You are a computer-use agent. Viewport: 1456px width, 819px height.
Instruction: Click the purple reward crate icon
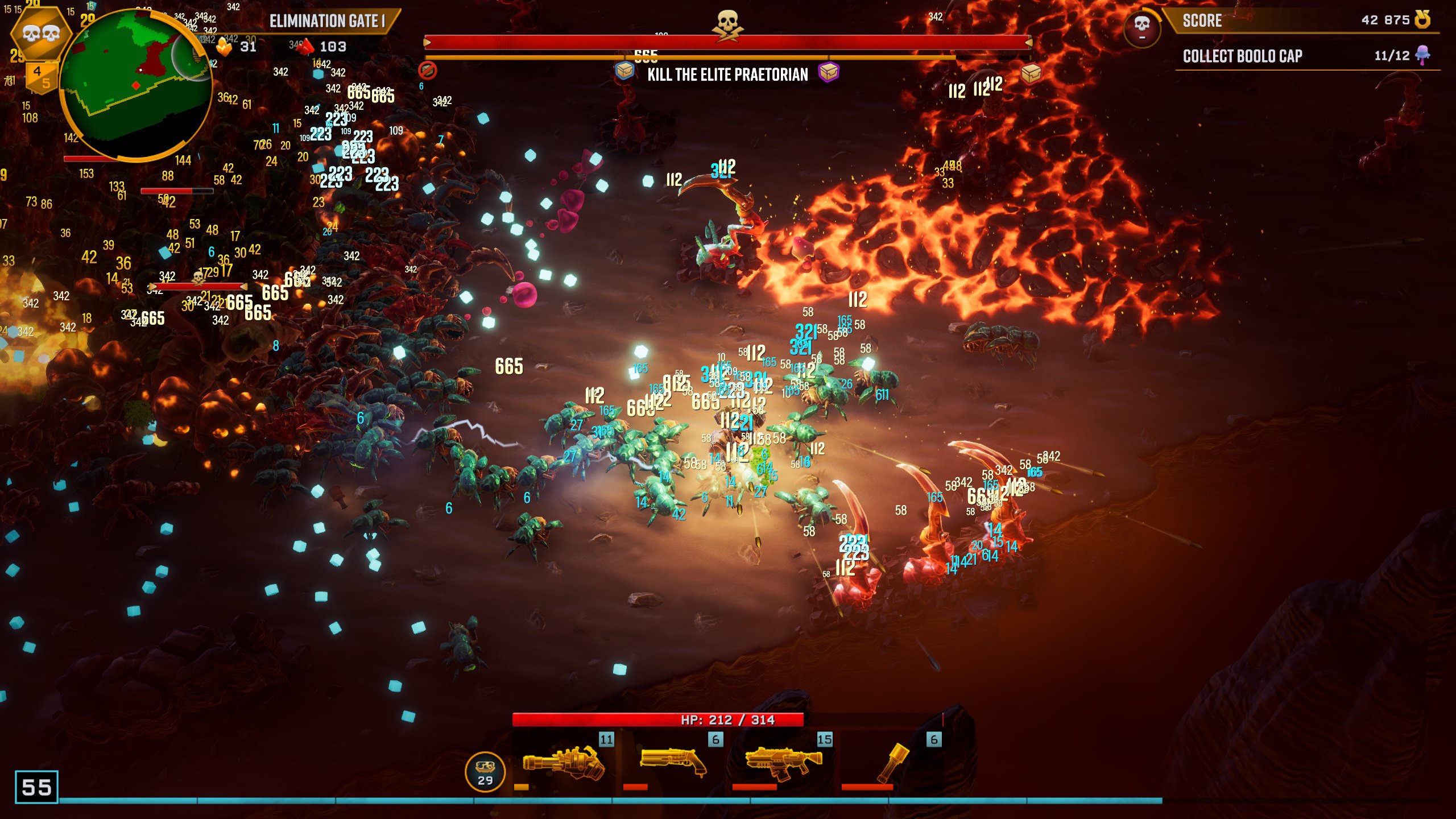pyautogui.click(x=828, y=72)
